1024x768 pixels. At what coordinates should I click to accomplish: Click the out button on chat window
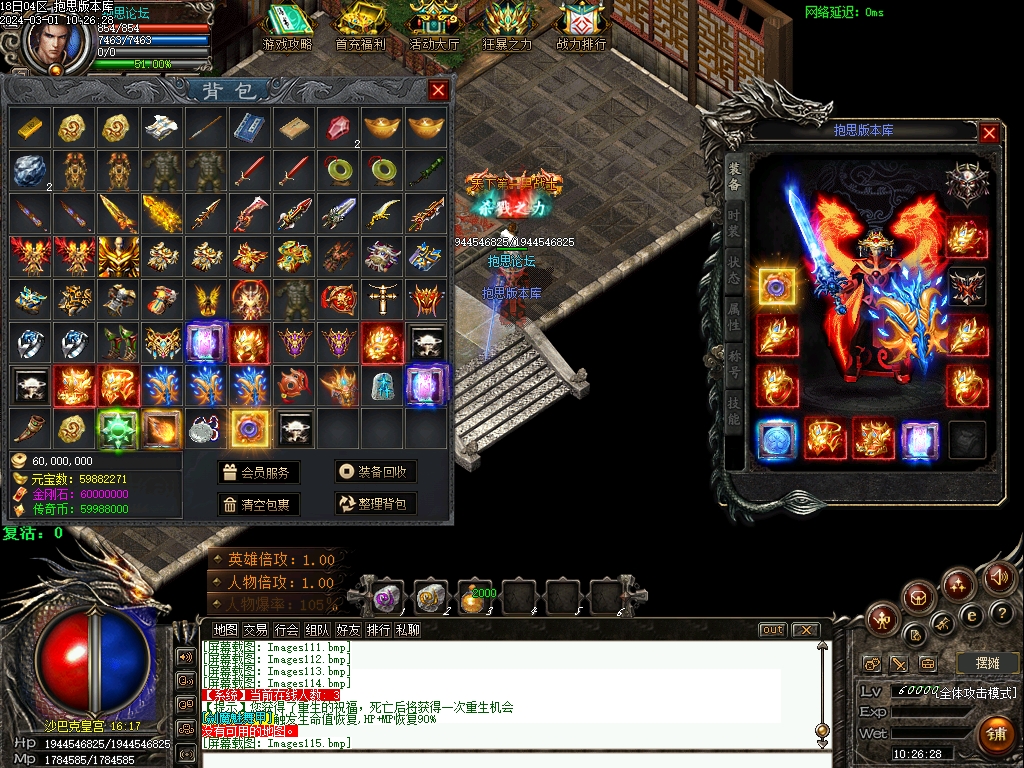tap(772, 630)
